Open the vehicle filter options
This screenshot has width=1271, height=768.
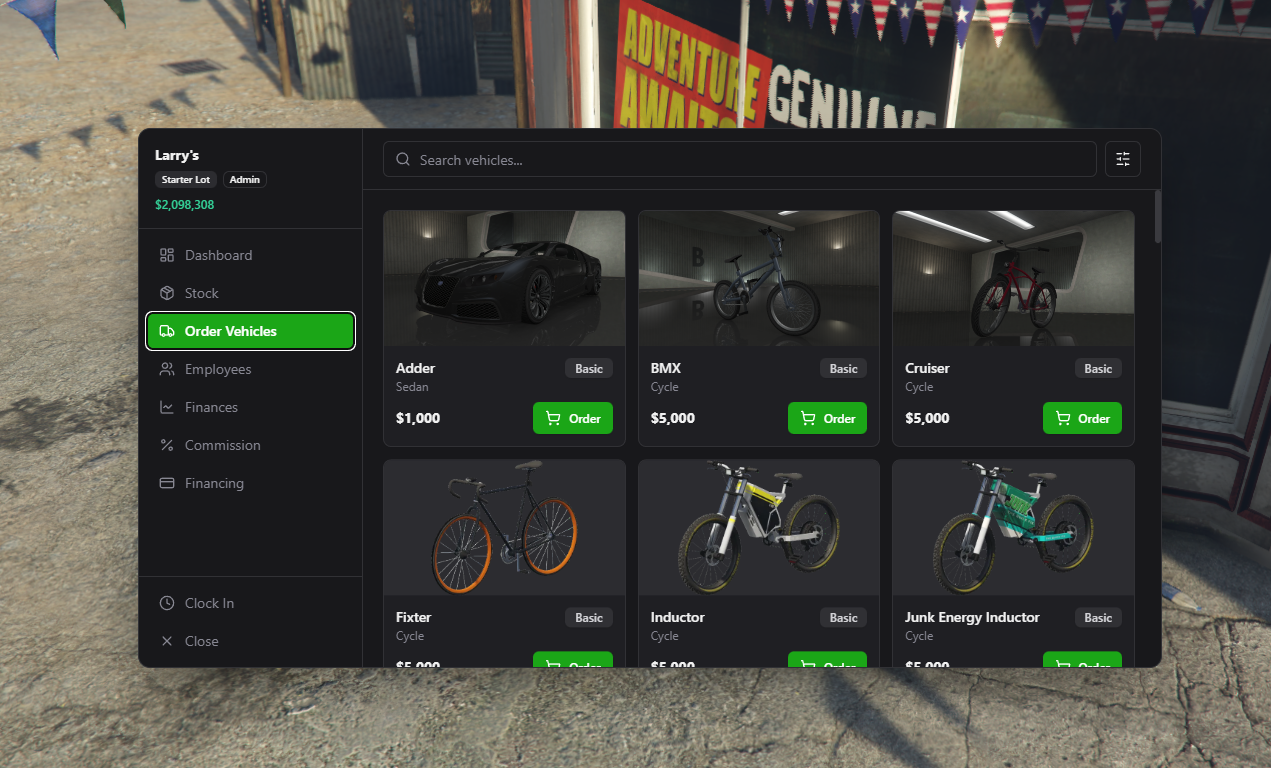coord(1123,159)
